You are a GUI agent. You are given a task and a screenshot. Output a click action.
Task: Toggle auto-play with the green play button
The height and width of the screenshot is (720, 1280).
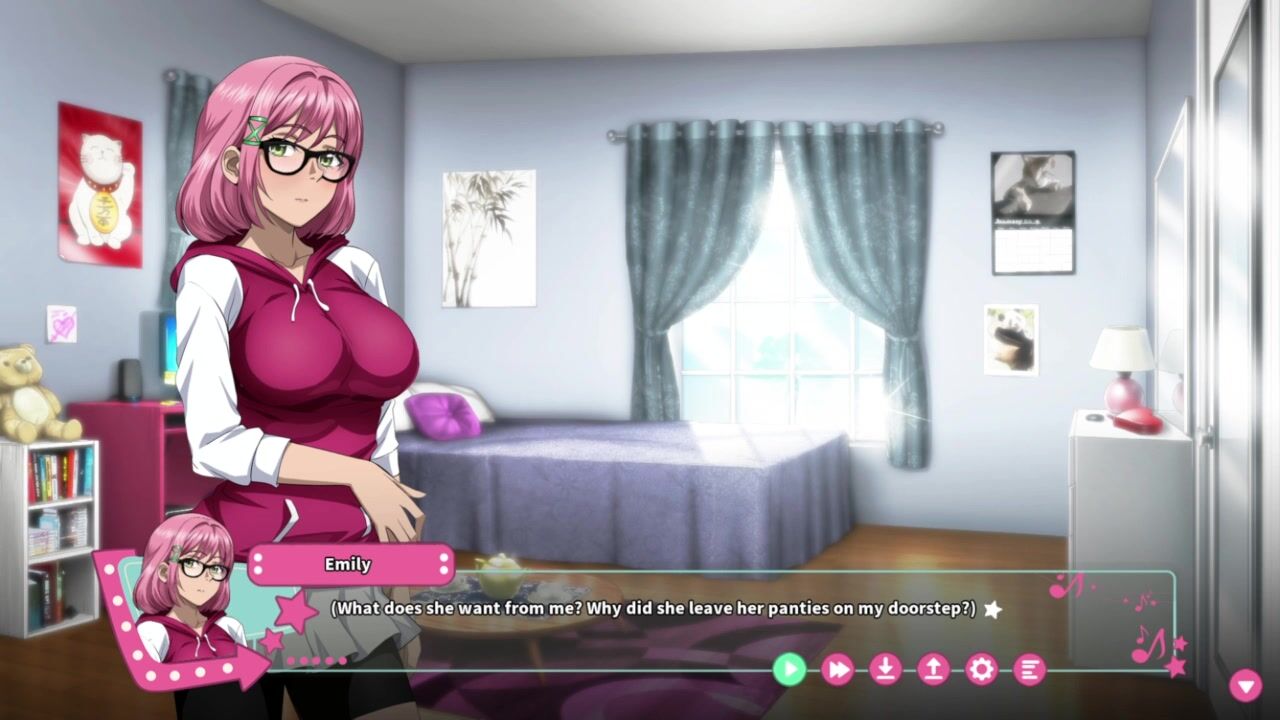(789, 669)
